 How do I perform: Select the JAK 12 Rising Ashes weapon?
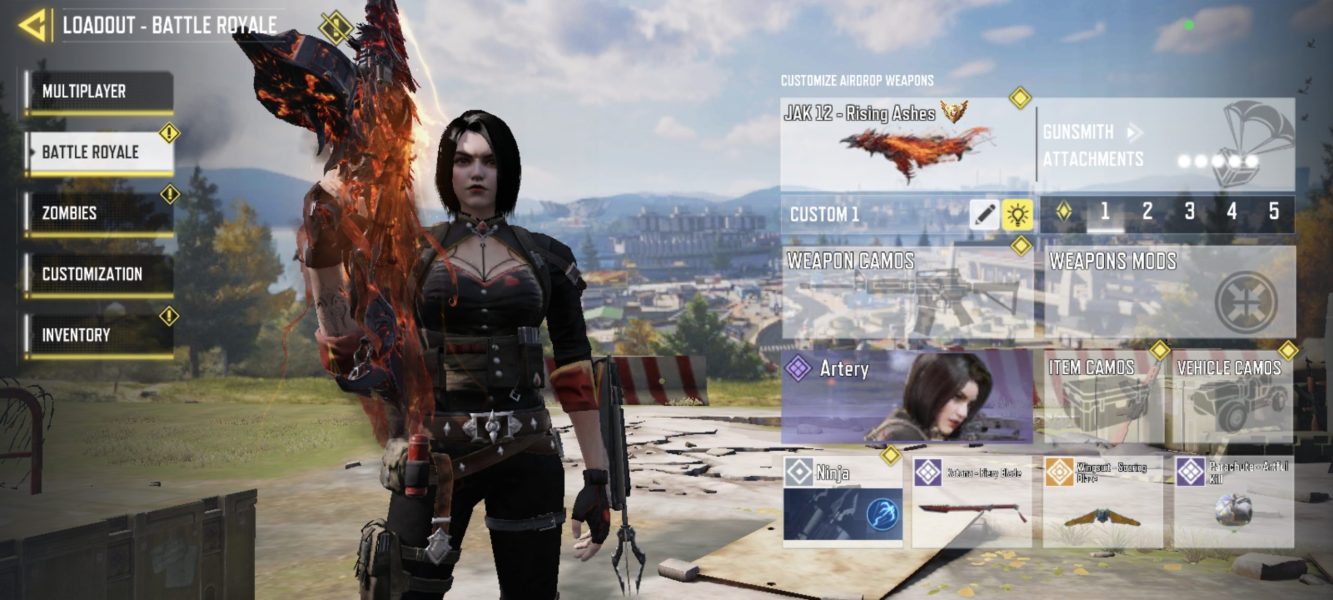(906, 145)
